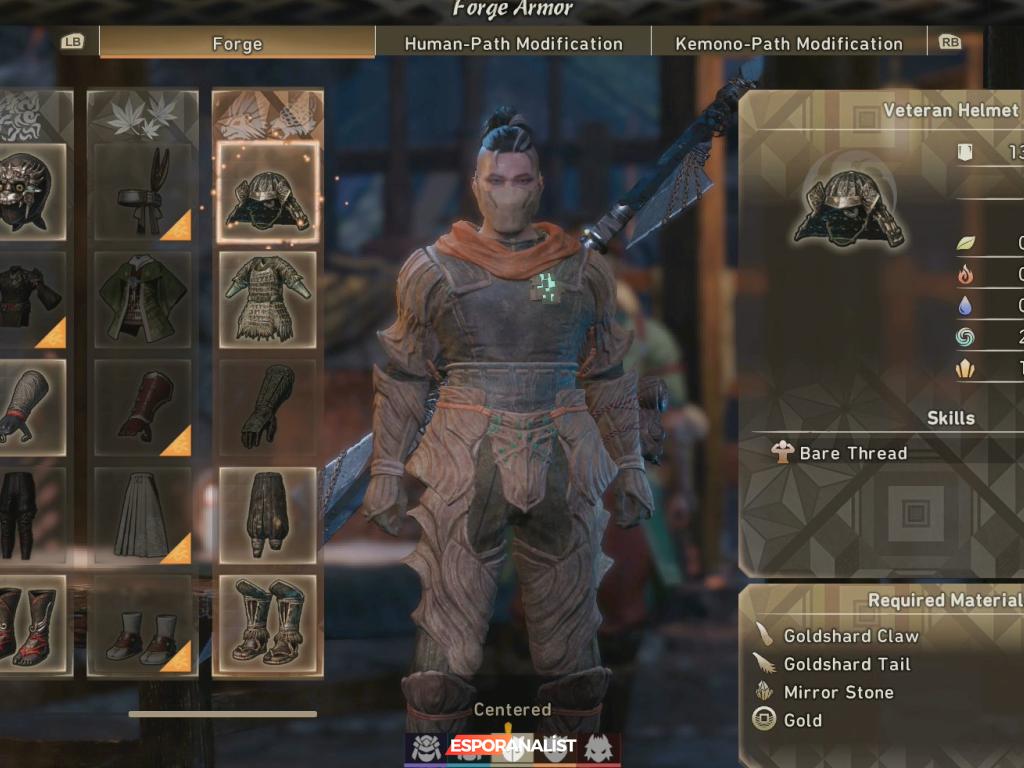Click the Mirror Stone material row
The image size is (1024, 768).
pos(838,692)
